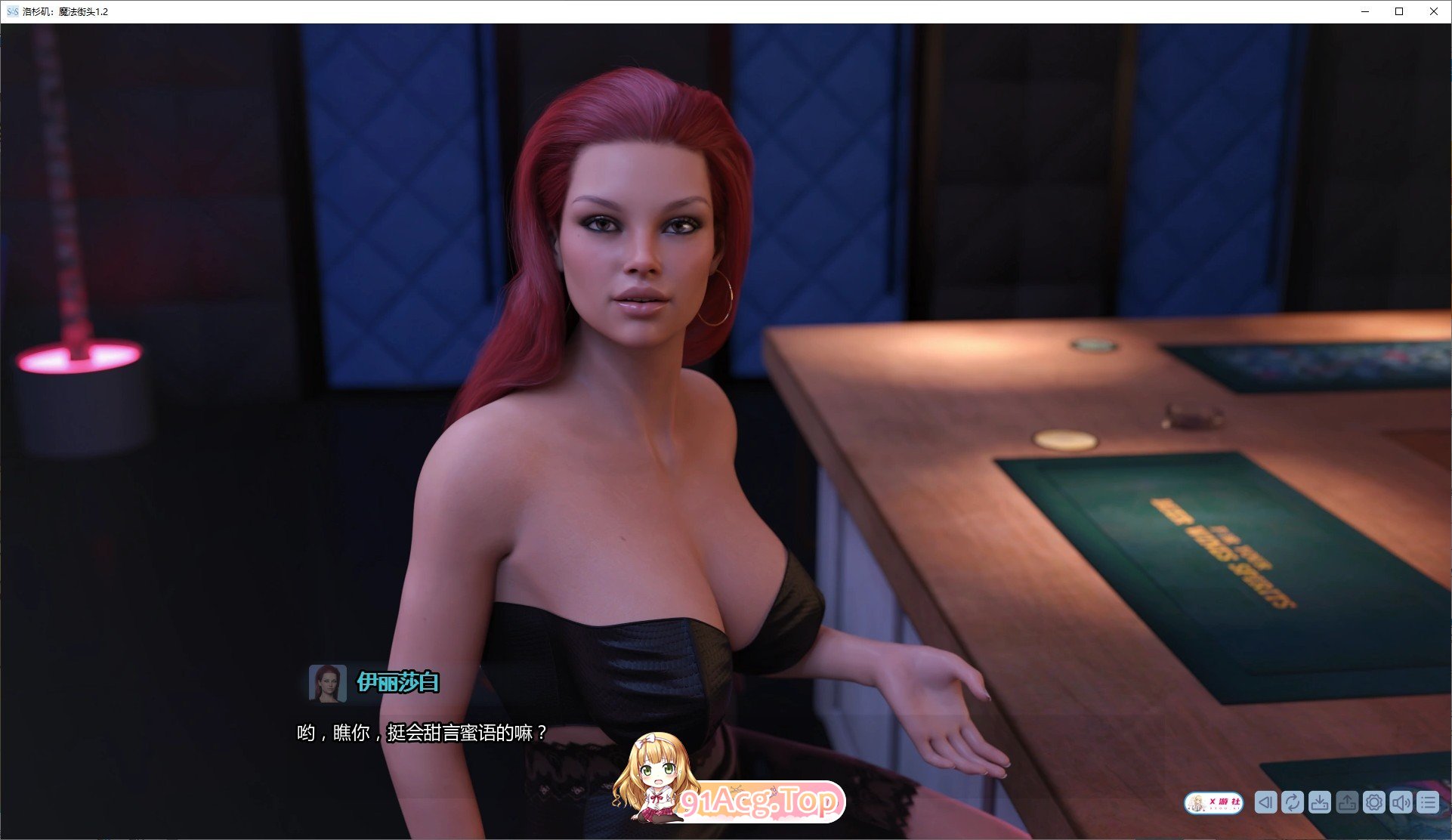Rewind to the previous dialogue line

pyautogui.click(x=1265, y=802)
